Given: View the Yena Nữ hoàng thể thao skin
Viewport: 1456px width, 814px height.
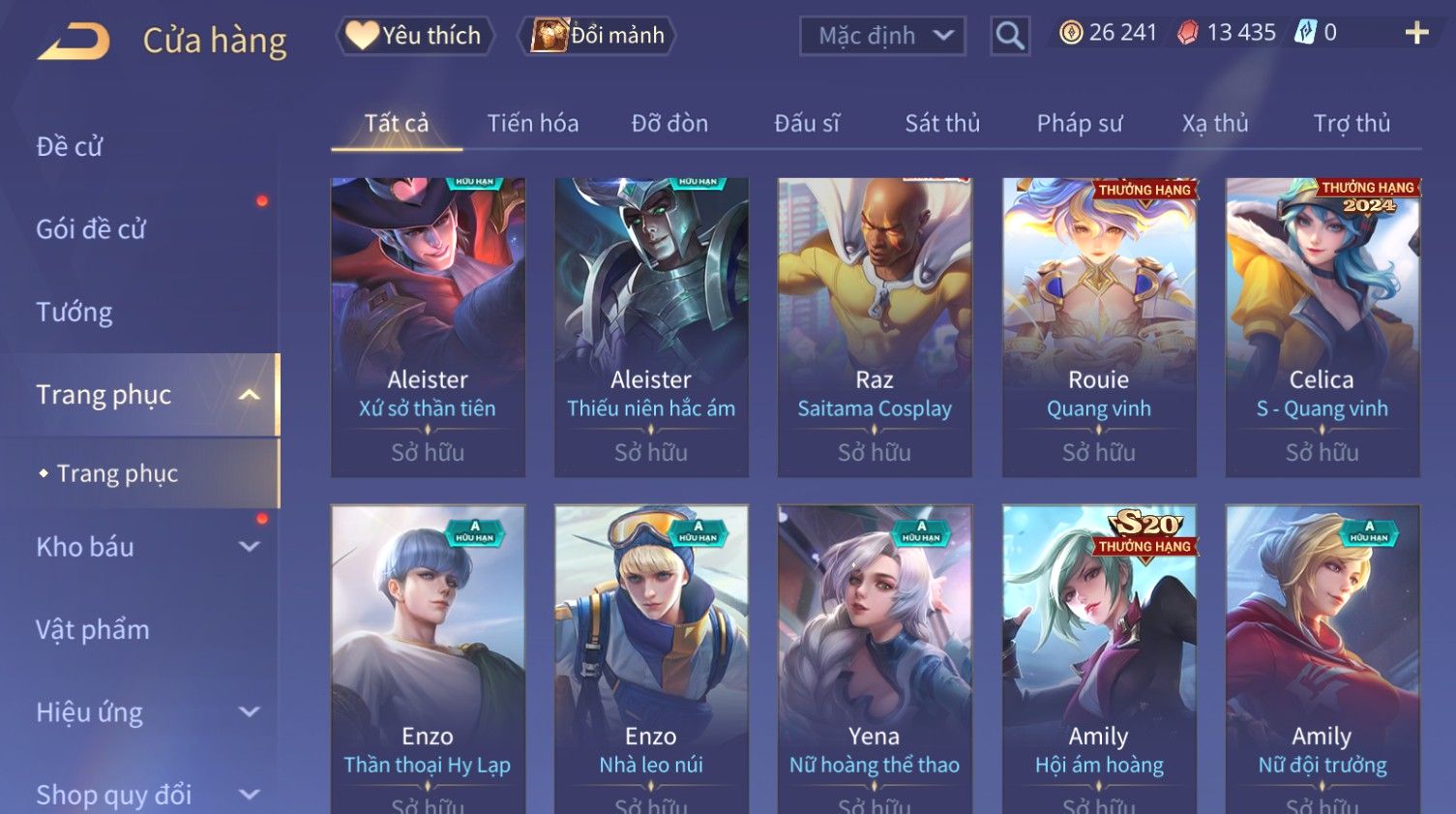Looking at the screenshot, I should pyautogui.click(x=875, y=658).
